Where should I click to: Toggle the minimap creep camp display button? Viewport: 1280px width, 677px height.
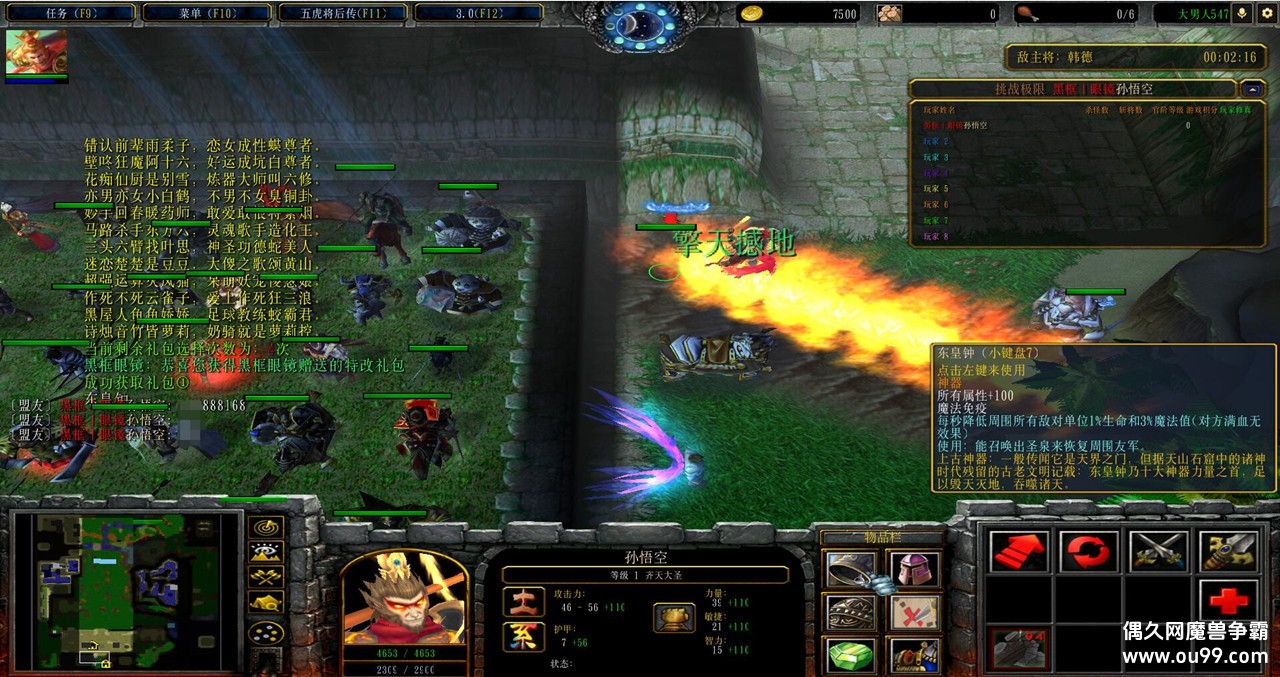click(266, 602)
